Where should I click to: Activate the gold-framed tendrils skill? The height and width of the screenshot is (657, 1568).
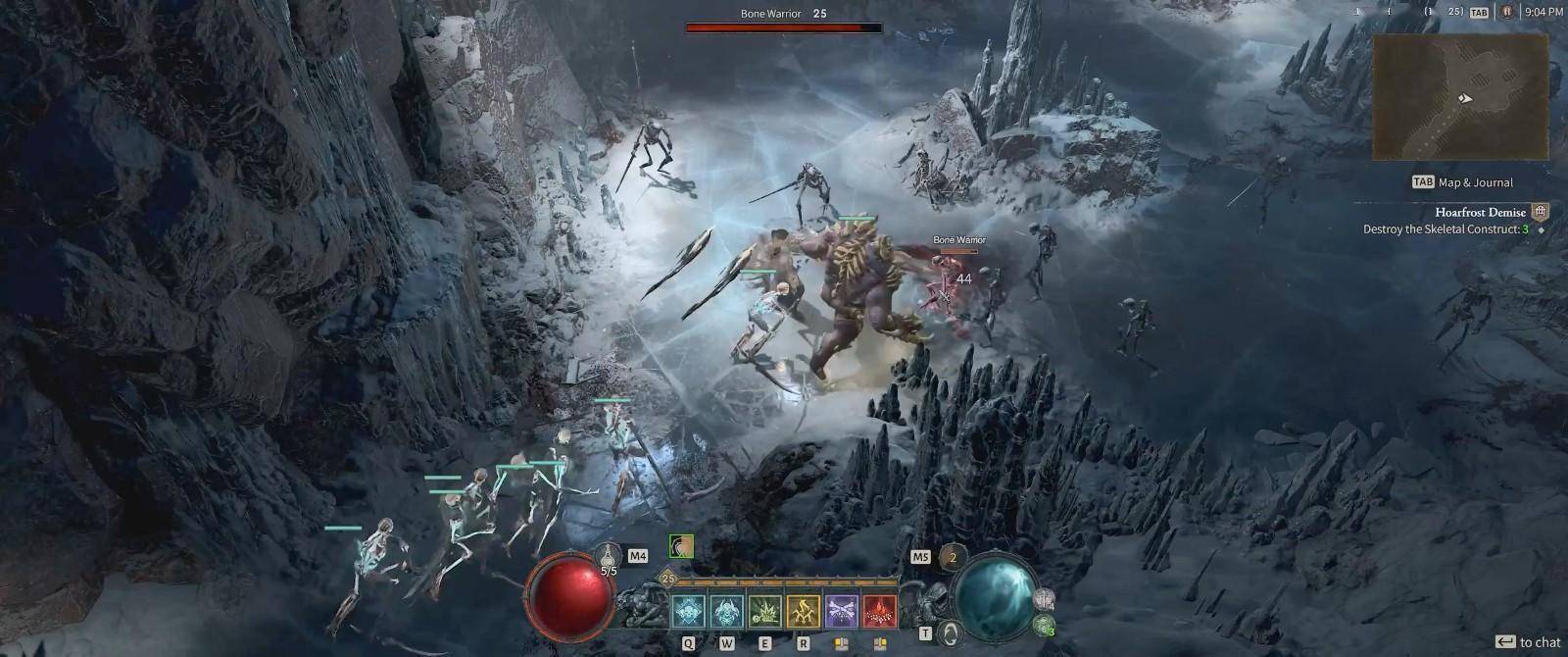(804, 611)
